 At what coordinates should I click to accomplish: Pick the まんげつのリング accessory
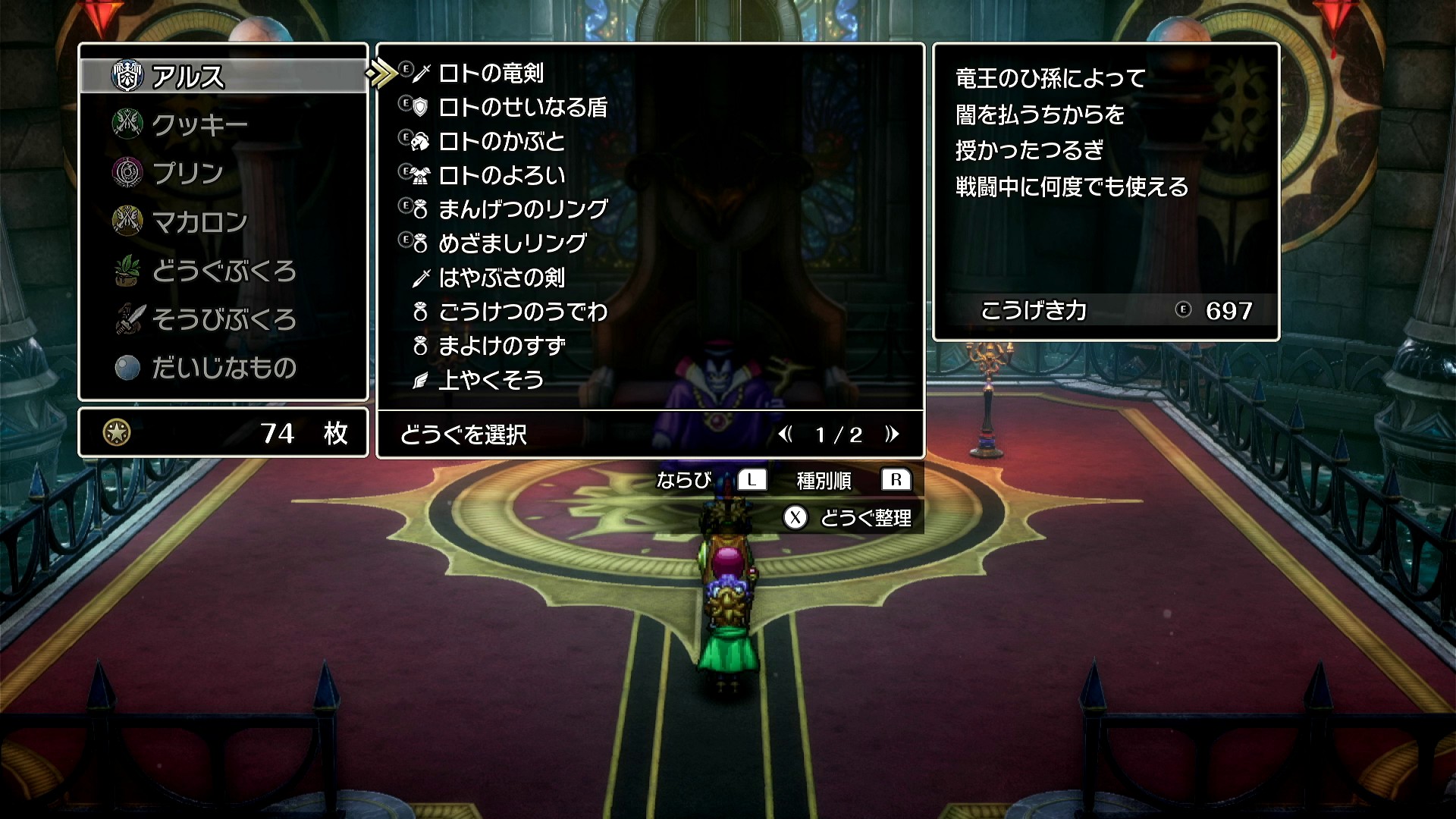(522, 209)
